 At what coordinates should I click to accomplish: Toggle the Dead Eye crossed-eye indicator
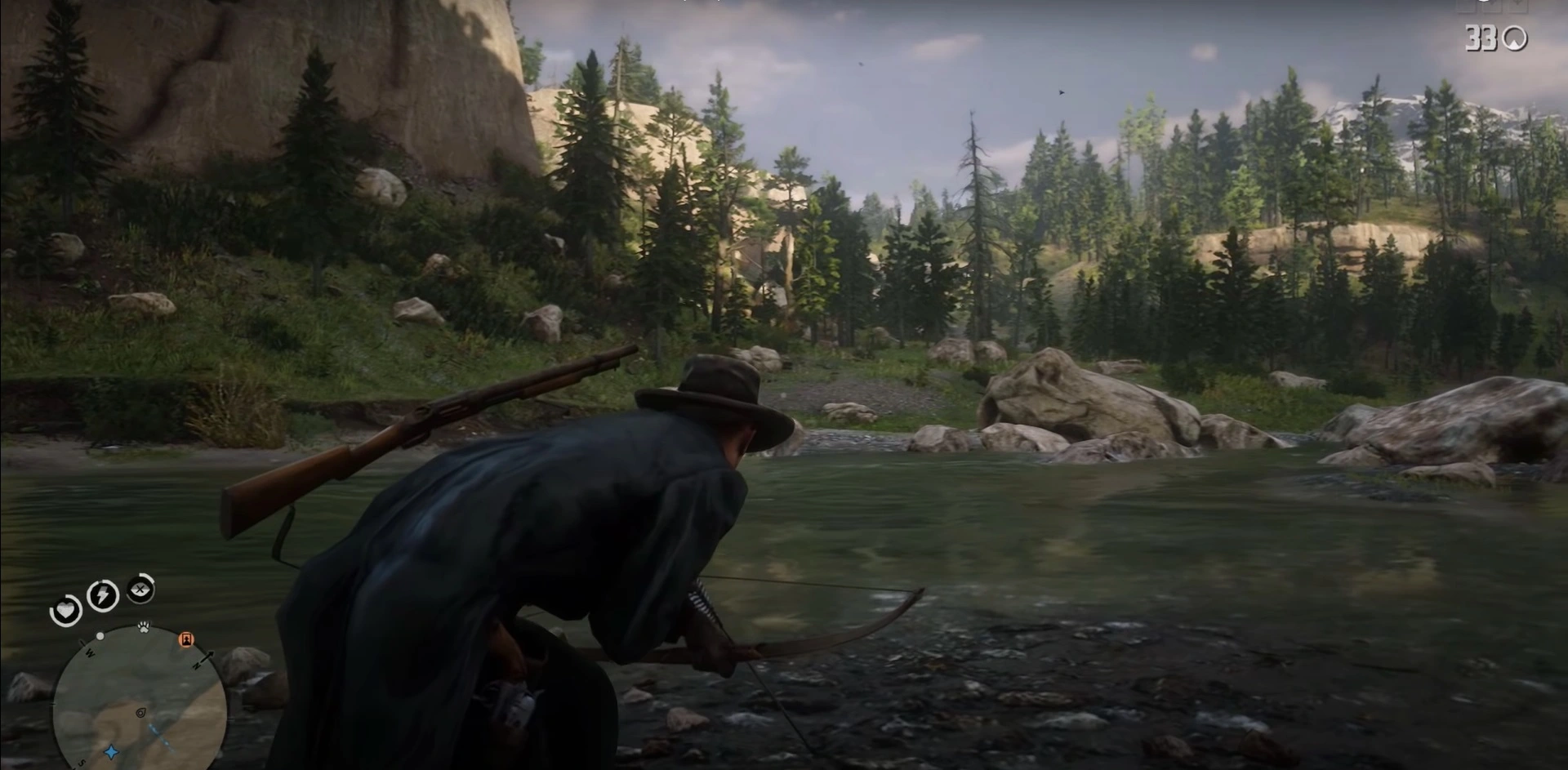(x=140, y=590)
